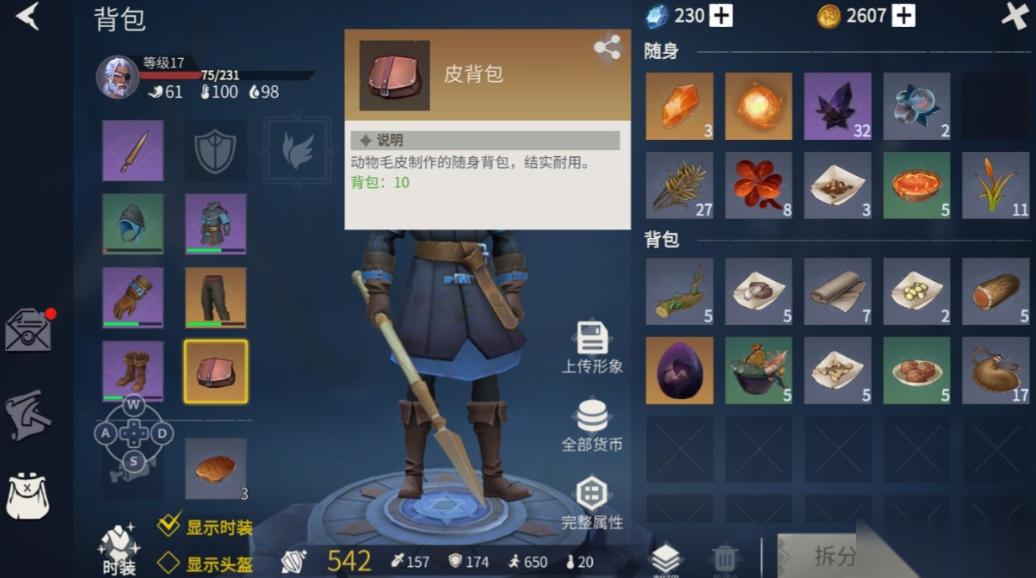
Task: Share the leather backpack item
Action: click(606, 47)
